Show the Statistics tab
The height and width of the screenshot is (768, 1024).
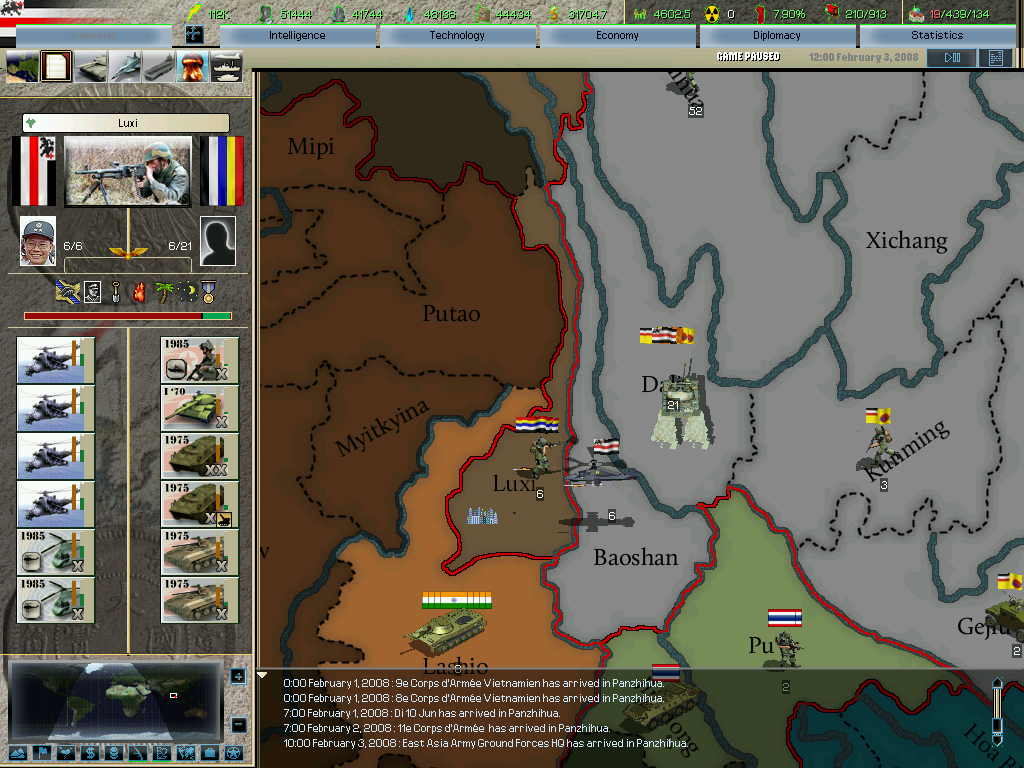pyautogui.click(x=937, y=35)
